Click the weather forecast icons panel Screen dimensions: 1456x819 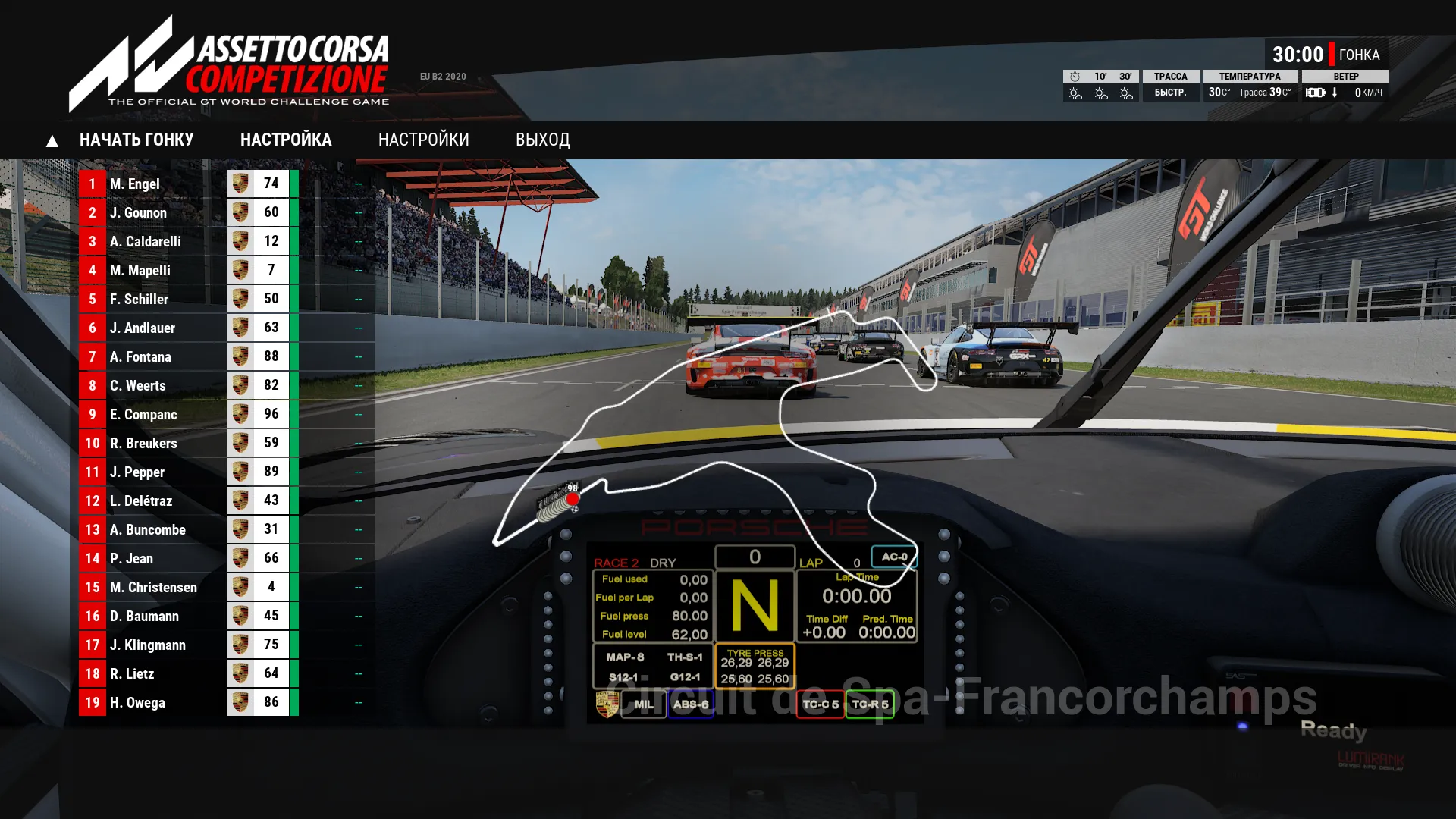[x=1100, y=85]
